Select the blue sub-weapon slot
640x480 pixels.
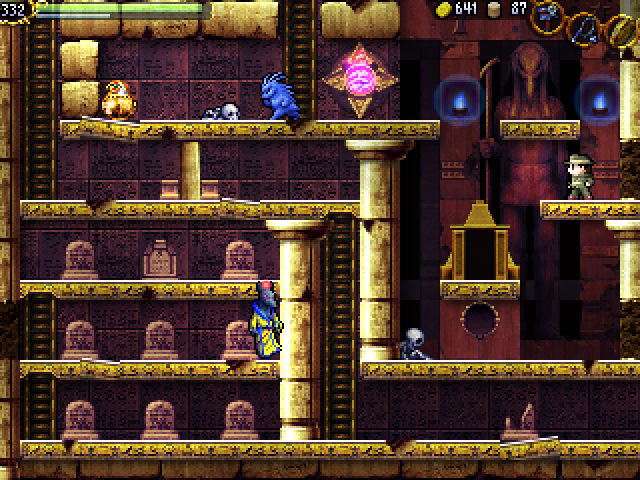coord(584,27)
